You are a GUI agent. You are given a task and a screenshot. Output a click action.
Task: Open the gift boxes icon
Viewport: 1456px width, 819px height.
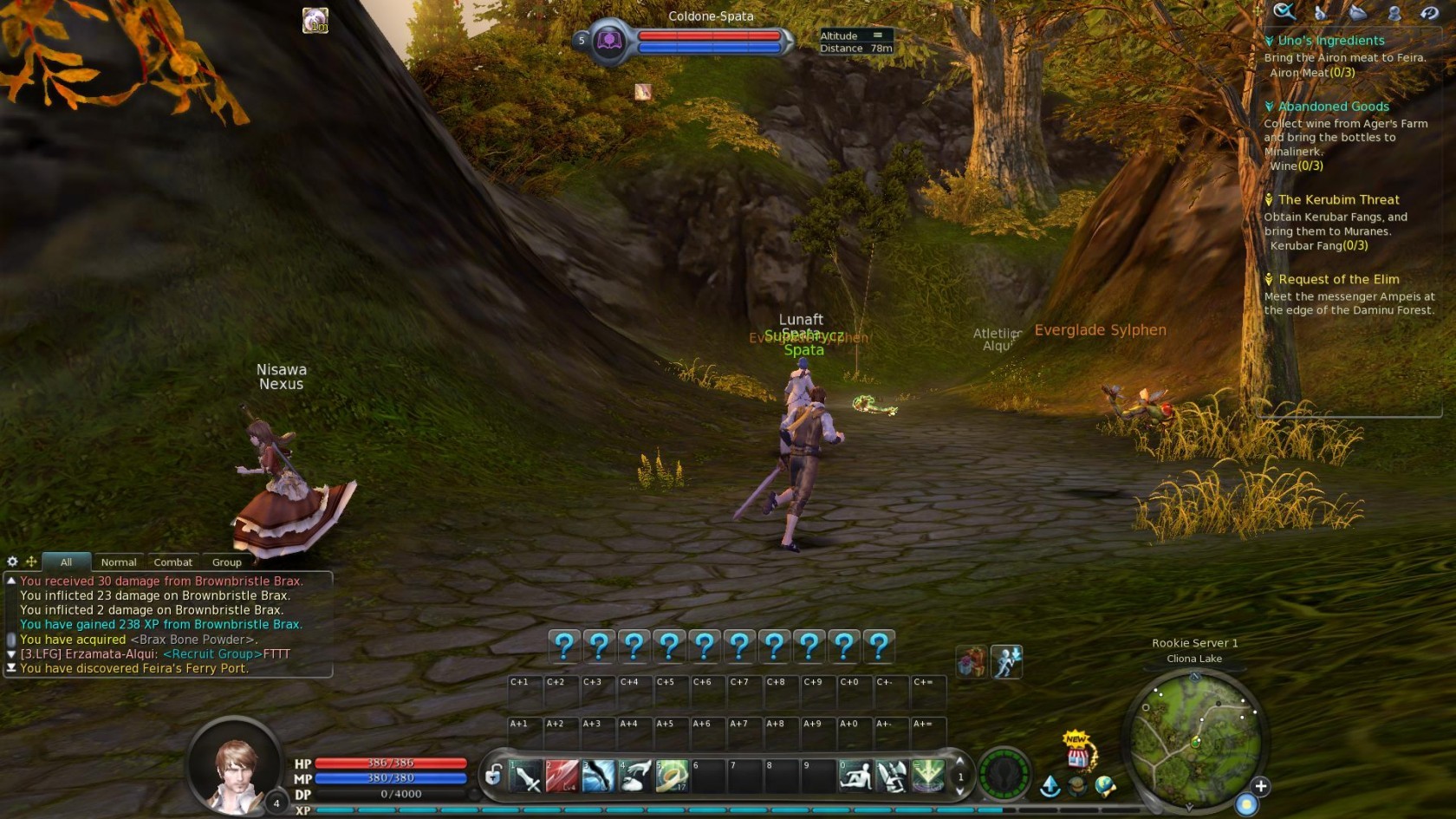point(971,662)
